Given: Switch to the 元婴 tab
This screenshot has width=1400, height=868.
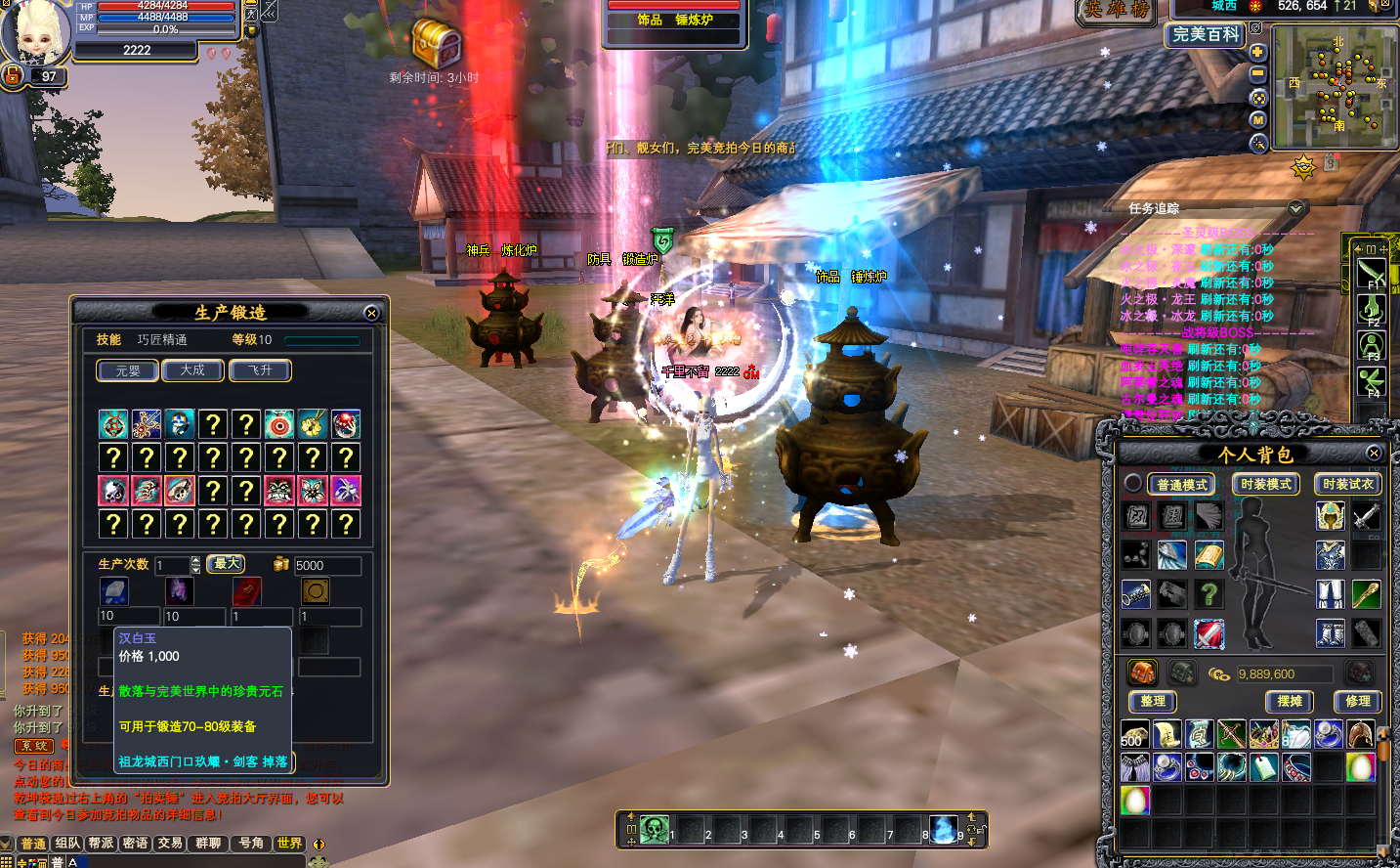Looking at the screenshot, I should [x=128, y=370].
